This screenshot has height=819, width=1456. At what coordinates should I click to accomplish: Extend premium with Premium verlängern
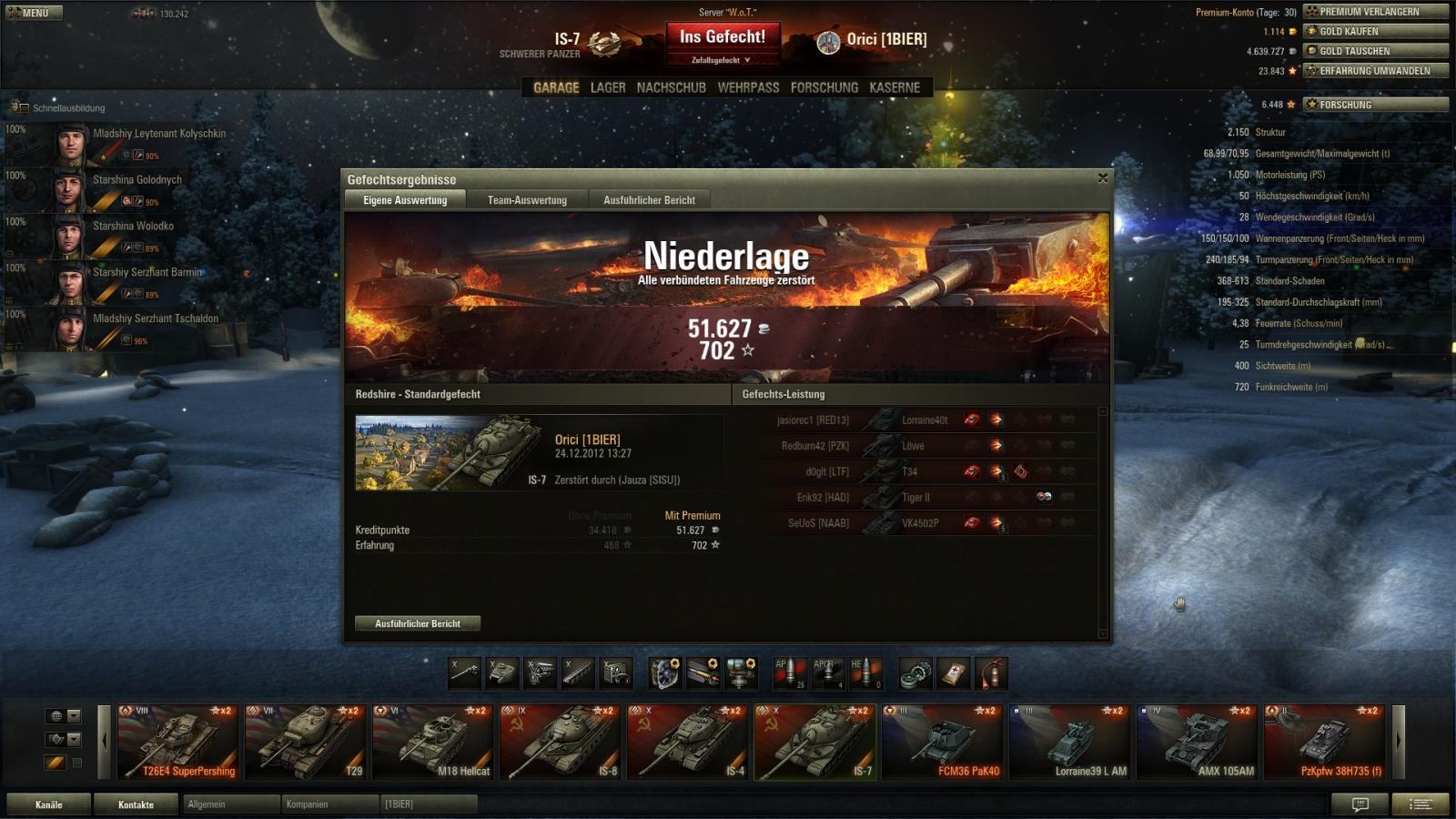(1375, 12)
